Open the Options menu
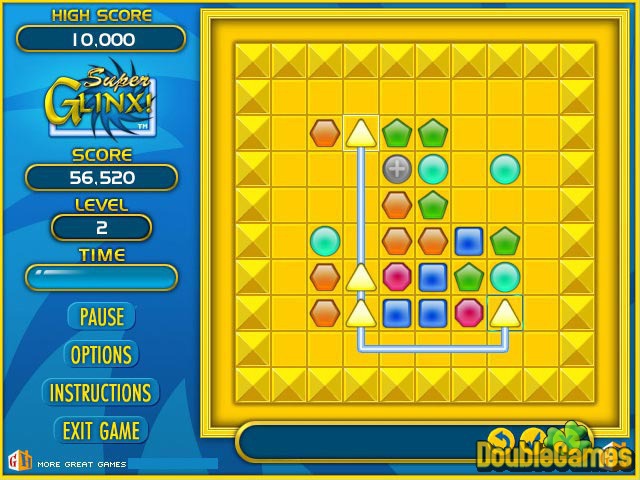Screen dimensions: 640x480 pyautogui.click(x=101, y=354)
